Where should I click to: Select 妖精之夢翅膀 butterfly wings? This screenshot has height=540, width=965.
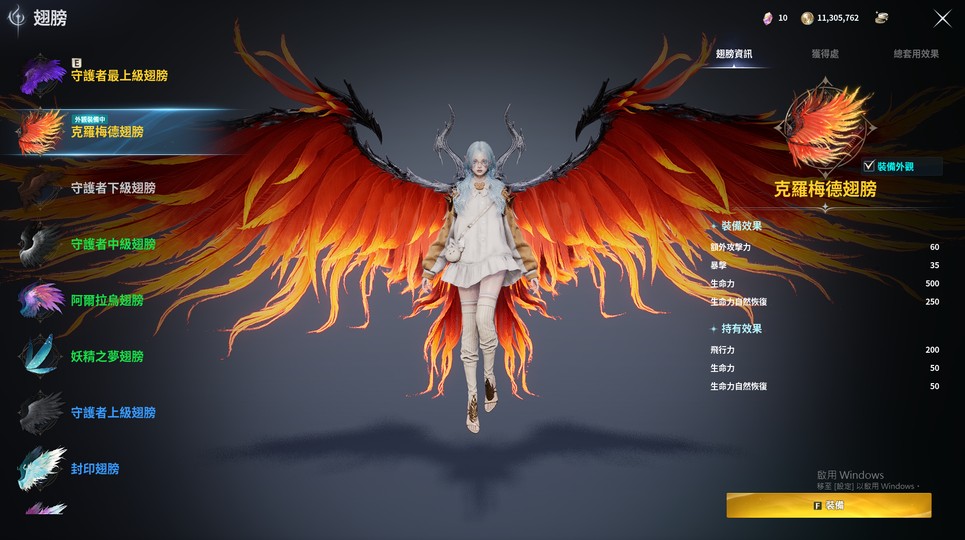pos(107,356)
